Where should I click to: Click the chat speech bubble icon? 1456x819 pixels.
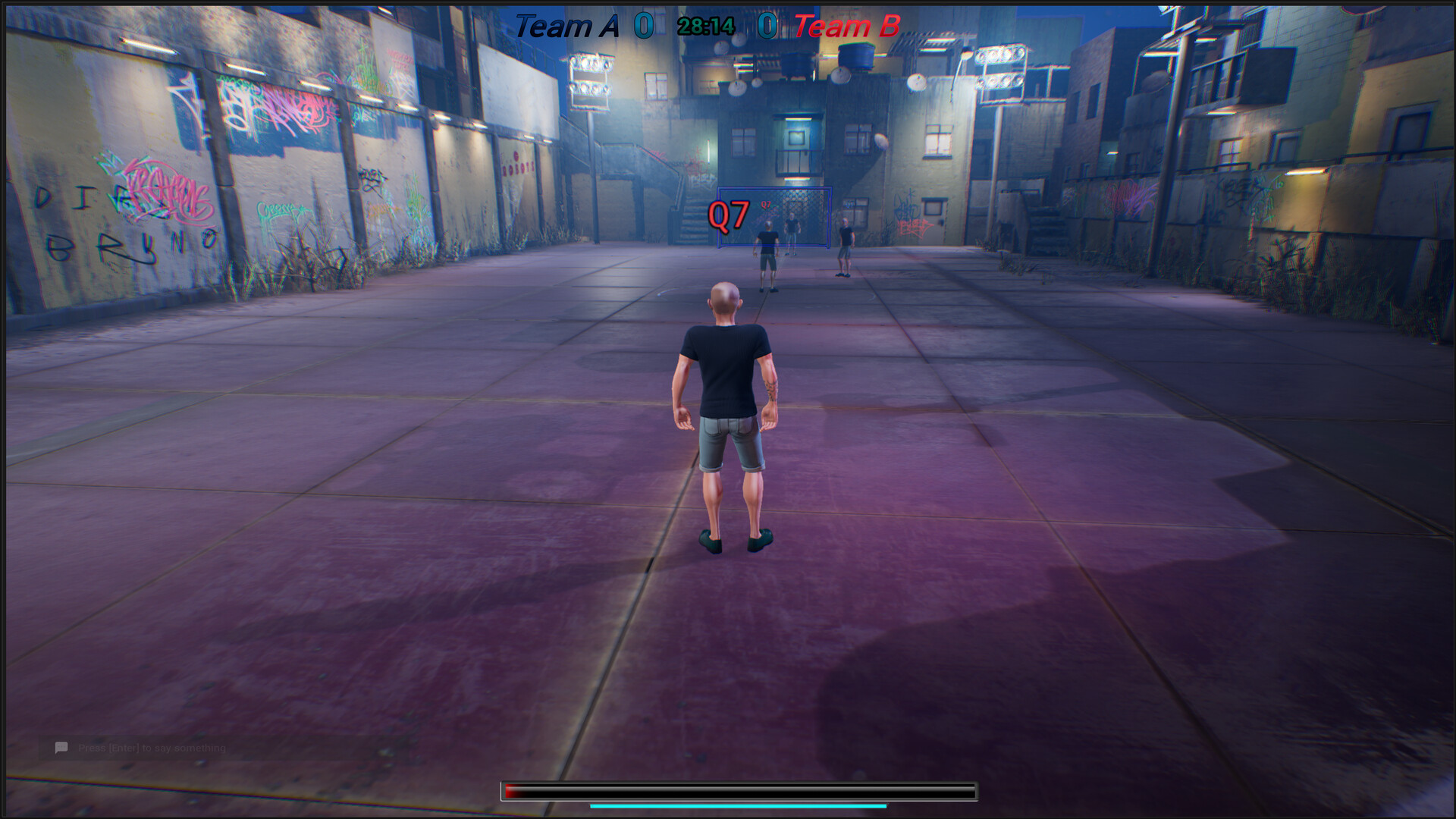[62, 748]
